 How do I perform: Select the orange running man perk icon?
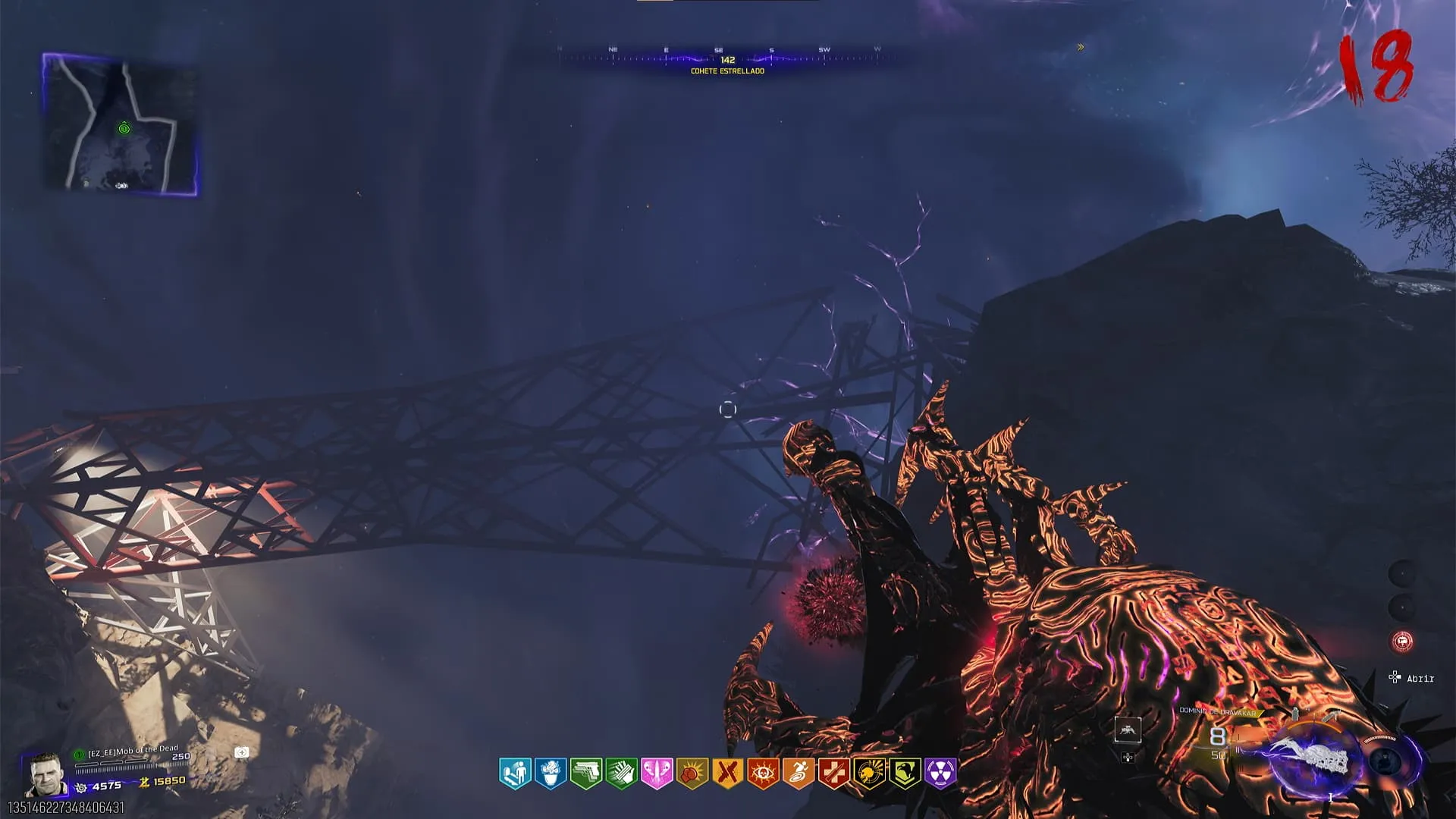[798, 773]
